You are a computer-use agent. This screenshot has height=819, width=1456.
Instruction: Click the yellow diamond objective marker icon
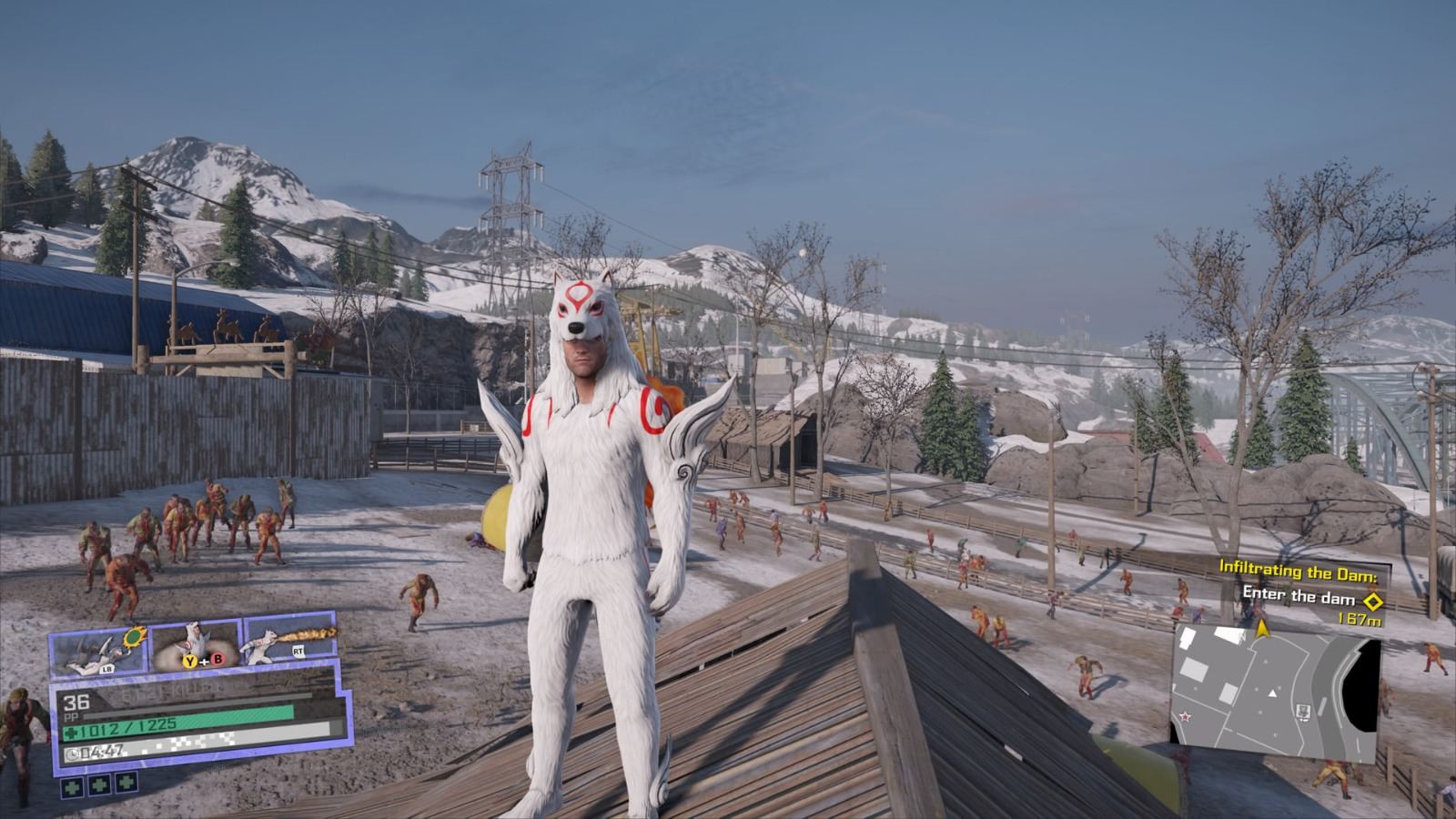(1373, 601)
